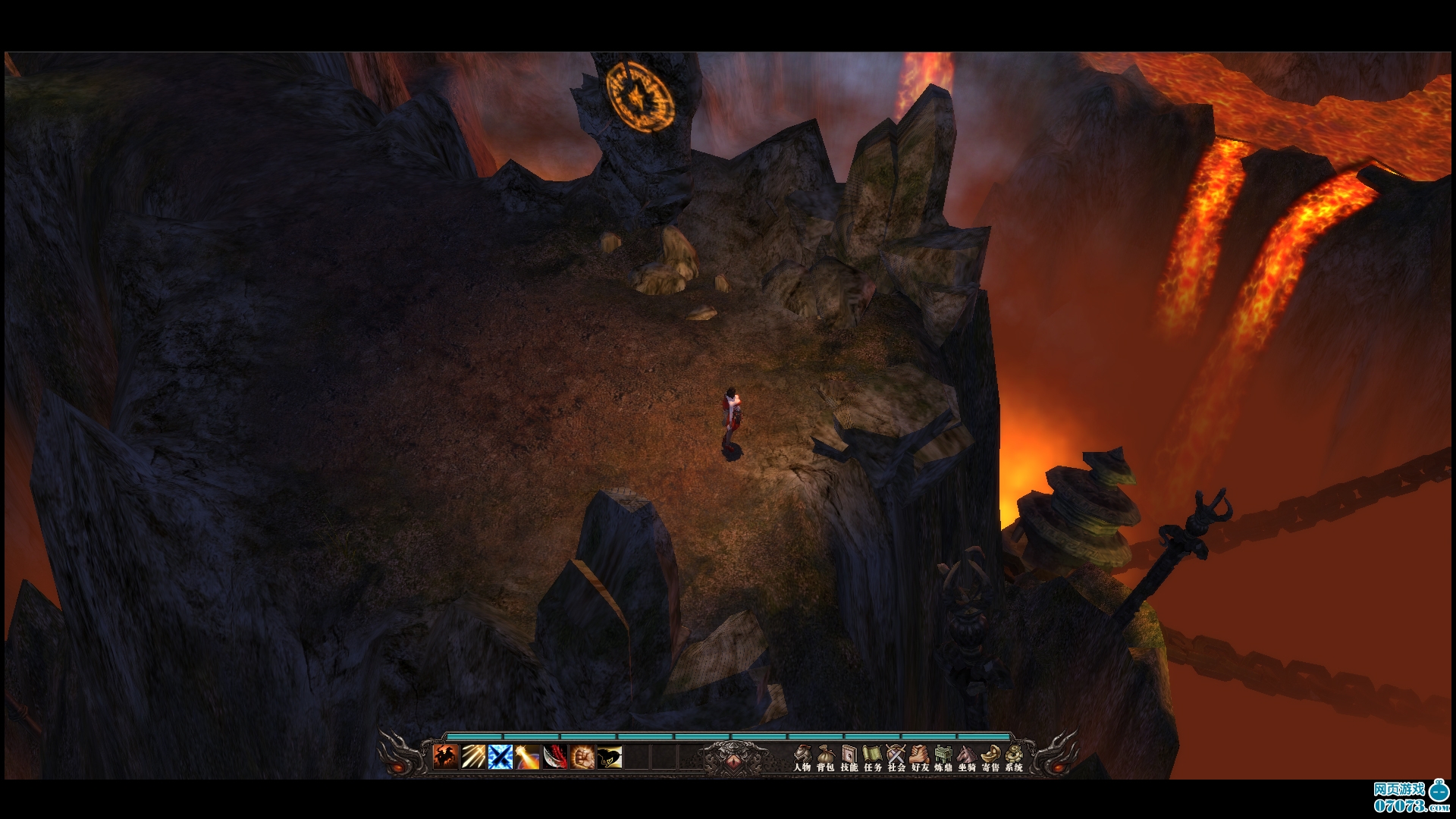Activate the mounted horseman skill icon
This screenshot has height=819, width=1456.
click(446, 757)
